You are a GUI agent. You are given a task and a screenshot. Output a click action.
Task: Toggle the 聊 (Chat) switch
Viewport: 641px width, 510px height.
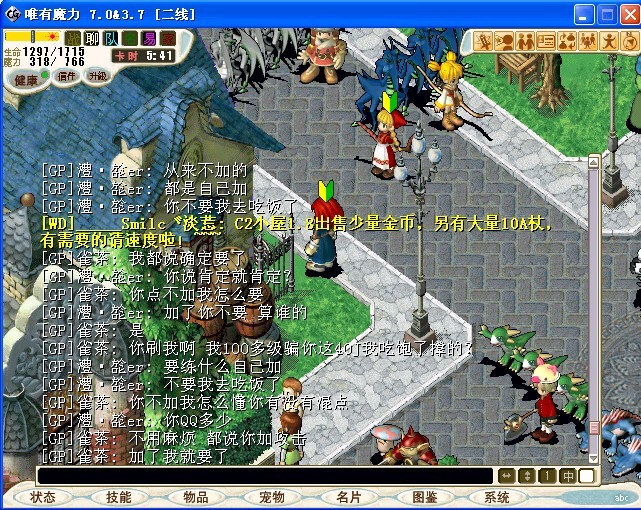(92, 38)
